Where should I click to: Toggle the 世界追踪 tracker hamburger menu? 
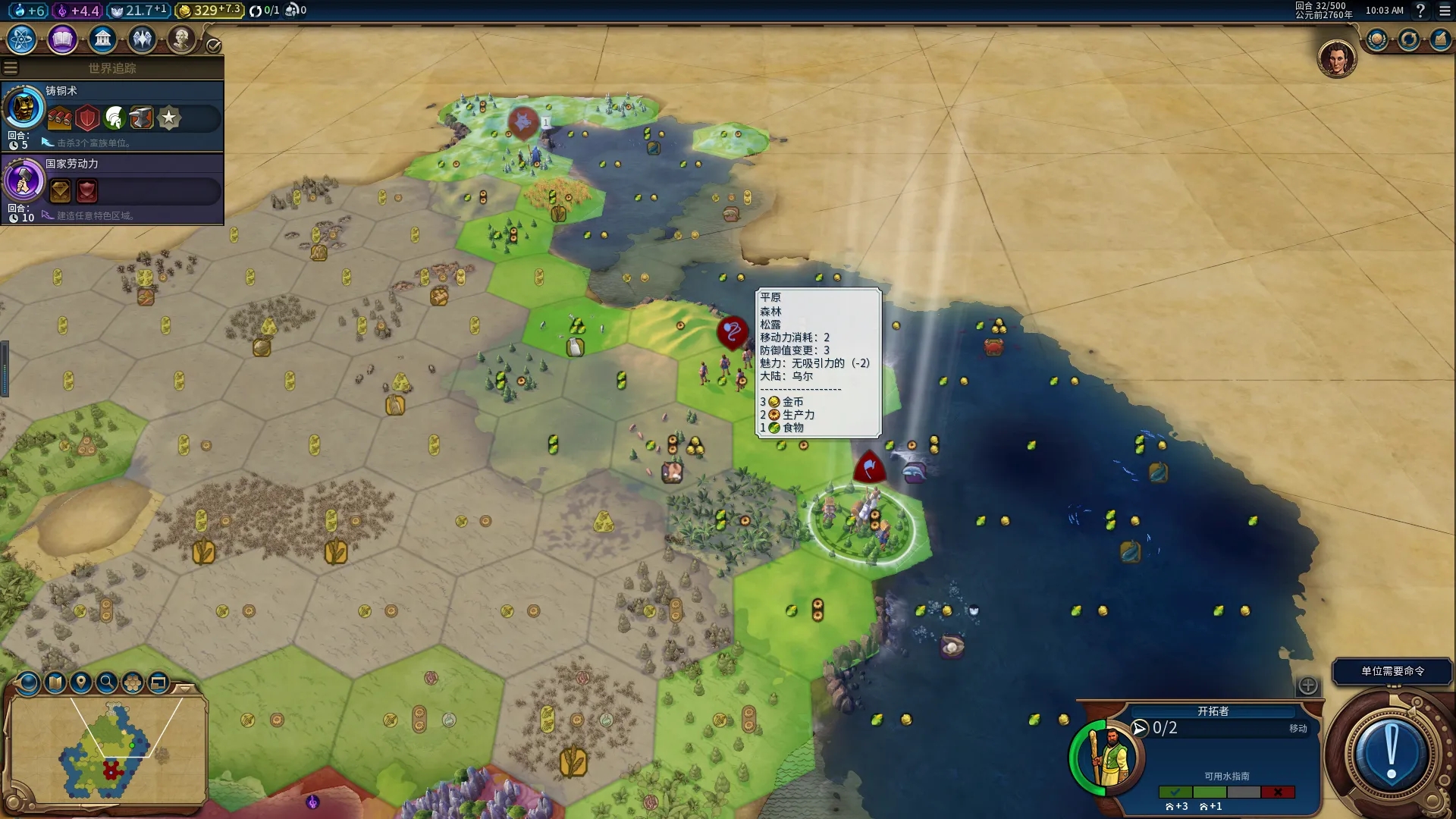click(11, 68)
